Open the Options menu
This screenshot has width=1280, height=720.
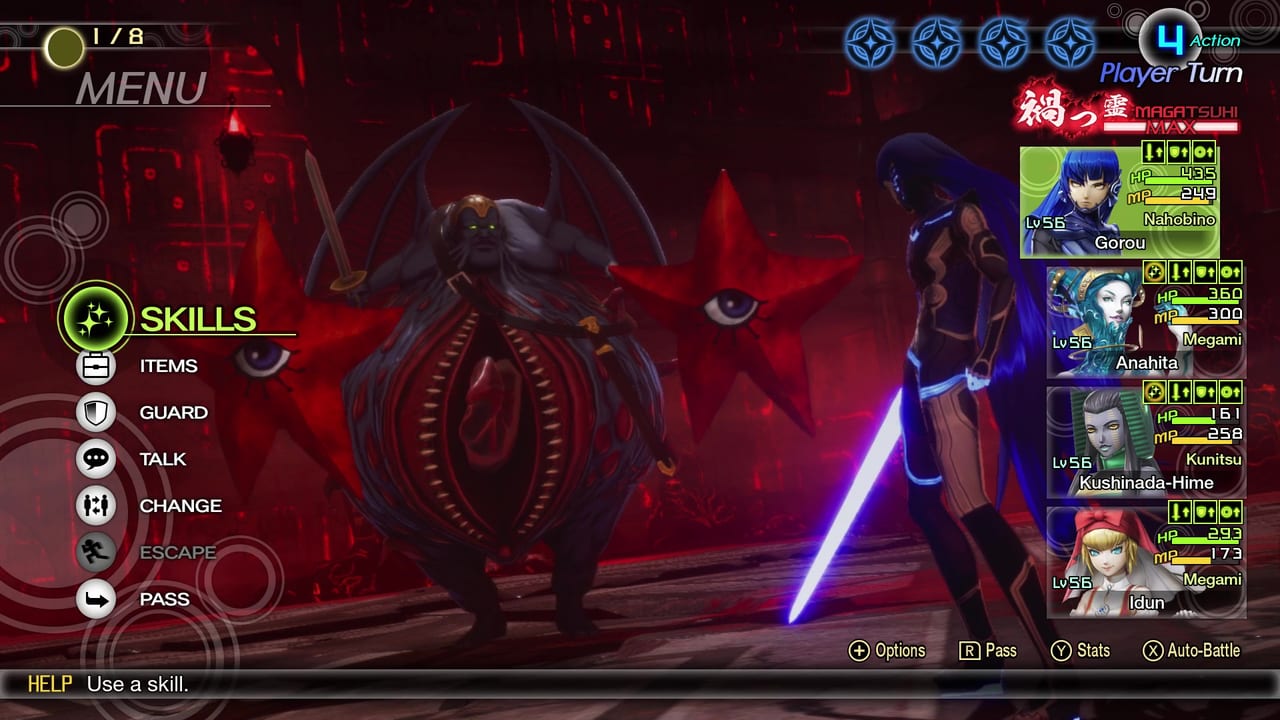tap(888, 650)
